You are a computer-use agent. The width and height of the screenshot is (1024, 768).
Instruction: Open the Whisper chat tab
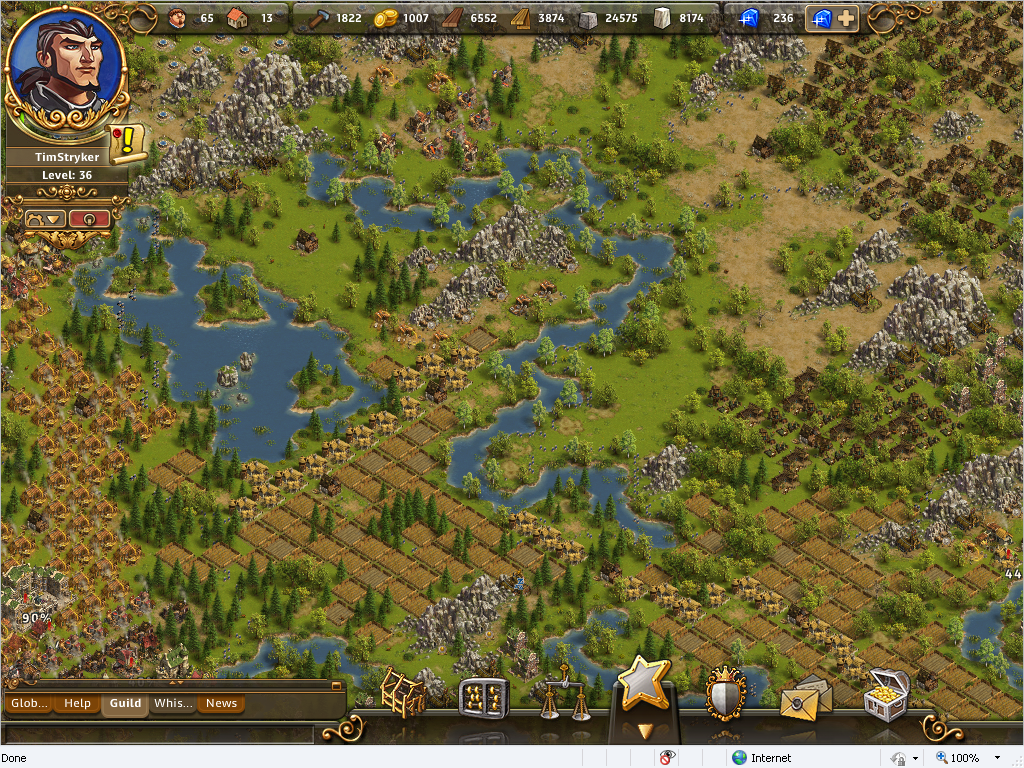(x=173, y=703)
